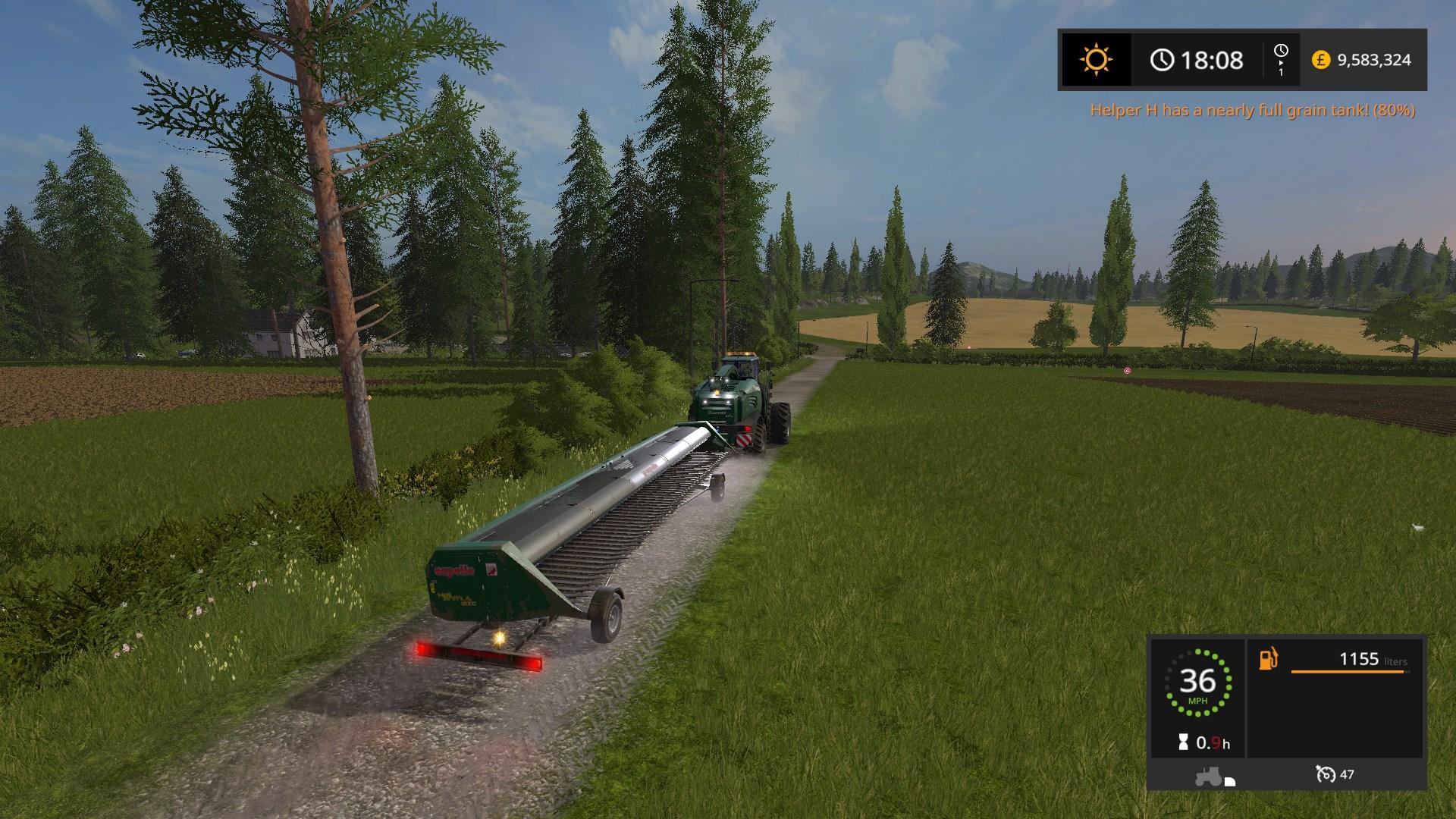This screenshot has width=1456, height=819.
Task: Select the orange fuel pump icon
Action: [1269, 658]
